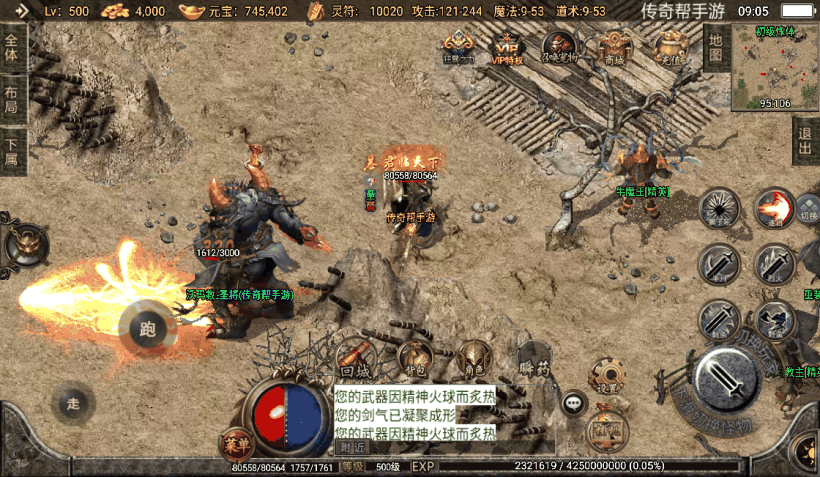Open the VIP特权 privileges icon

(x=508, y=46)
